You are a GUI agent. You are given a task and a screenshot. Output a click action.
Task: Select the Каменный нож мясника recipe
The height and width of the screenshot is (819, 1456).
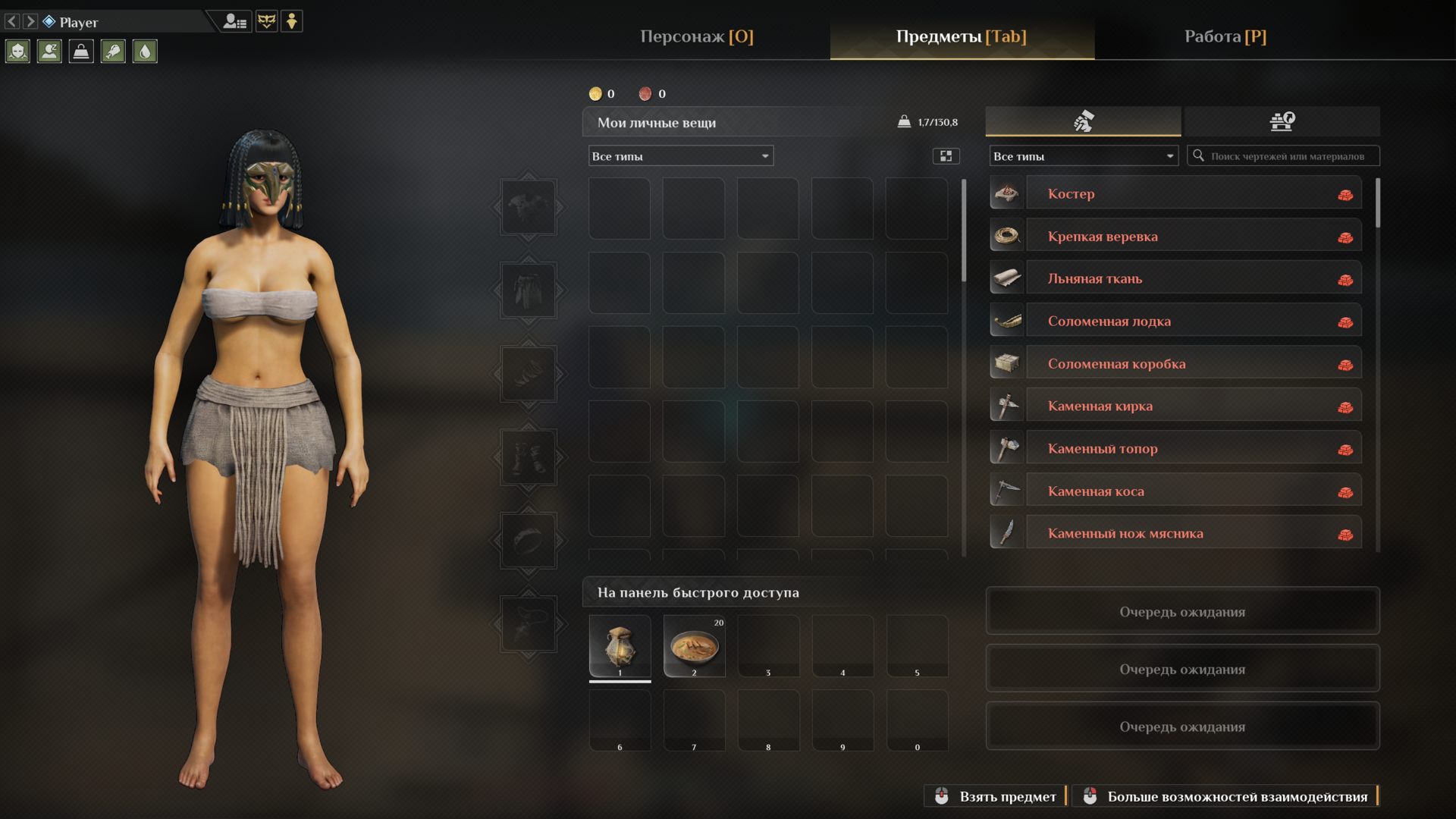click(x=1193, y=533)
